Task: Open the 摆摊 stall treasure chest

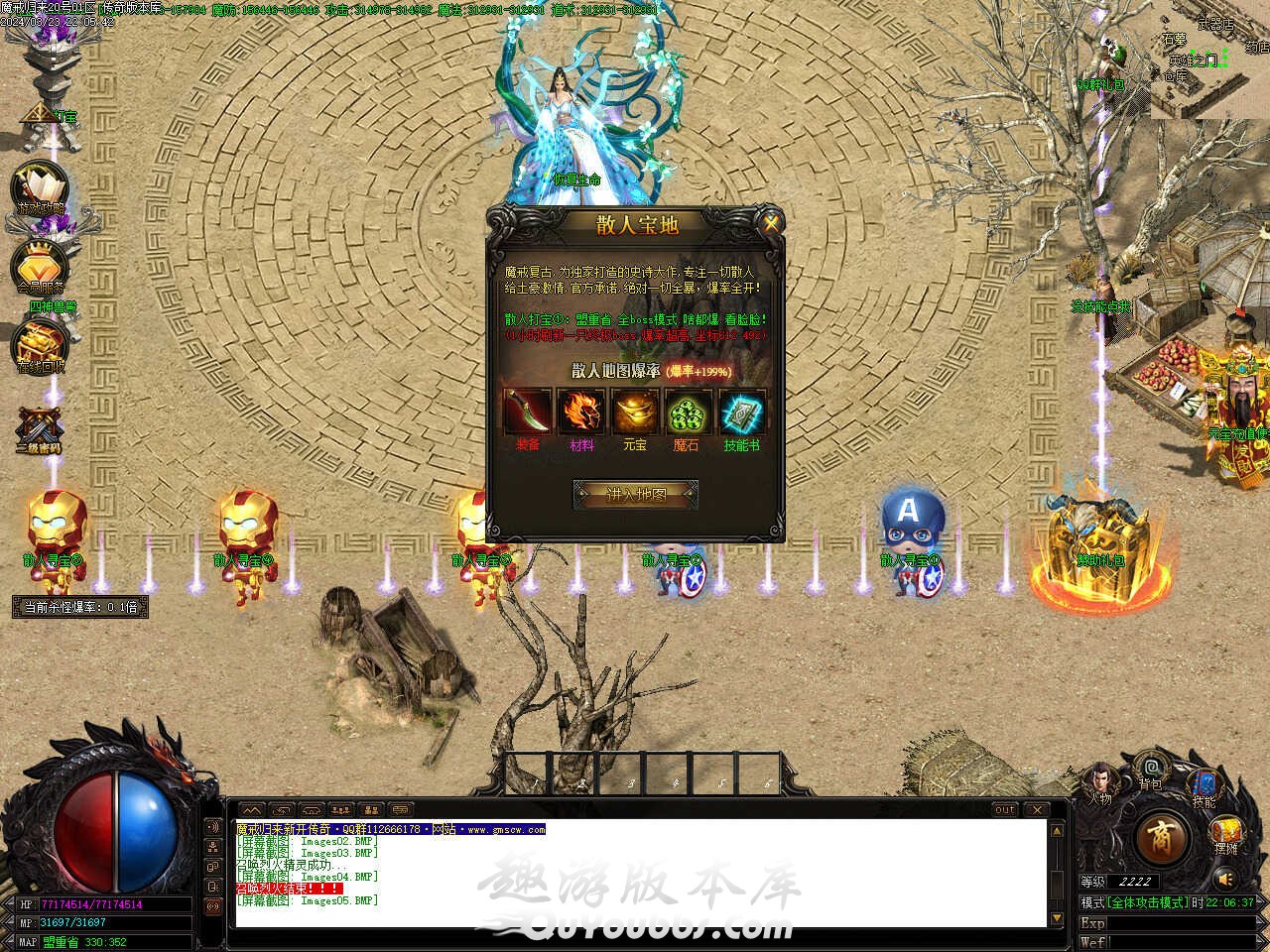Action: 1227,832
